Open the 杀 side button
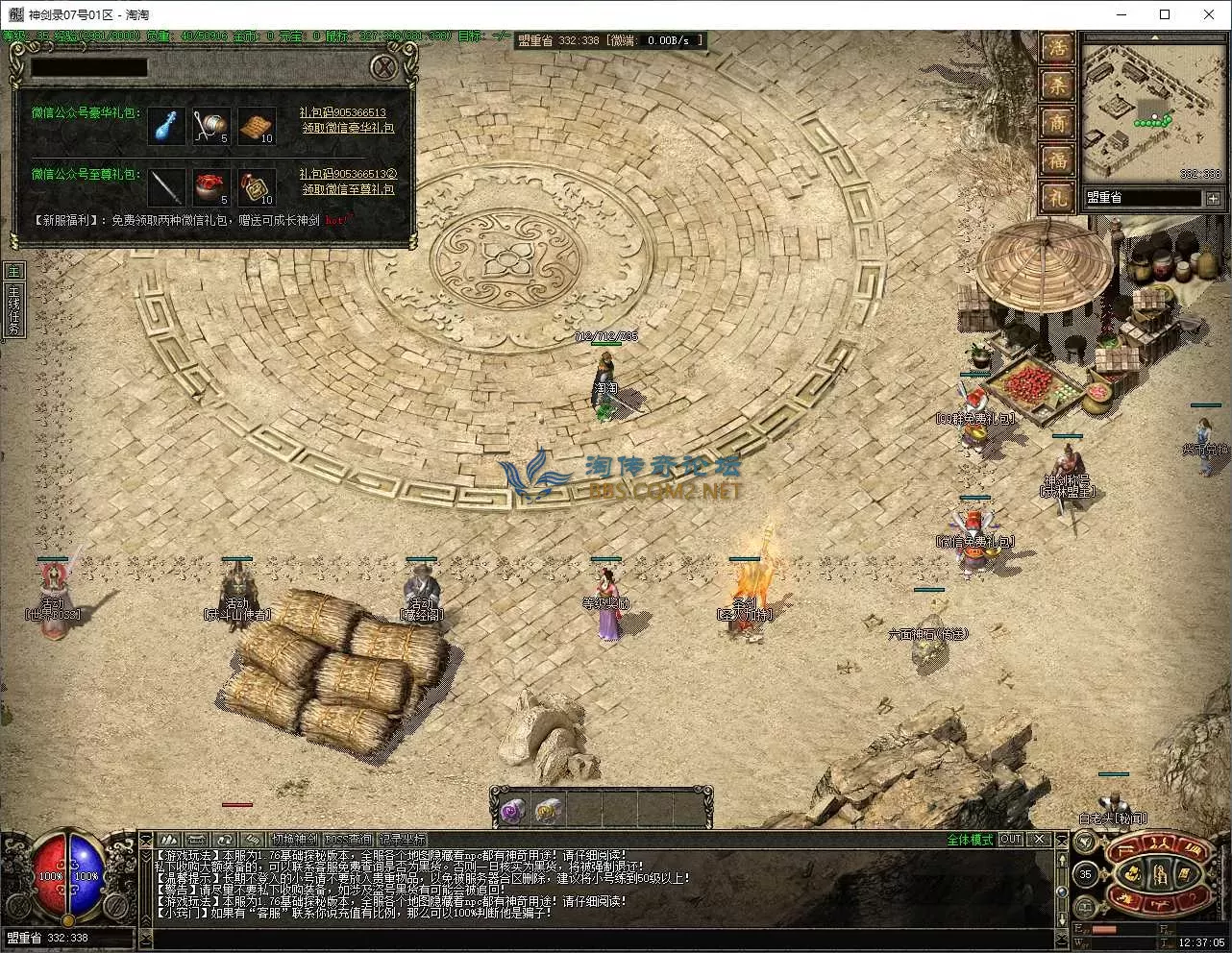The width and height of the screenshot is (1232, 953). tap(1057, 86)
